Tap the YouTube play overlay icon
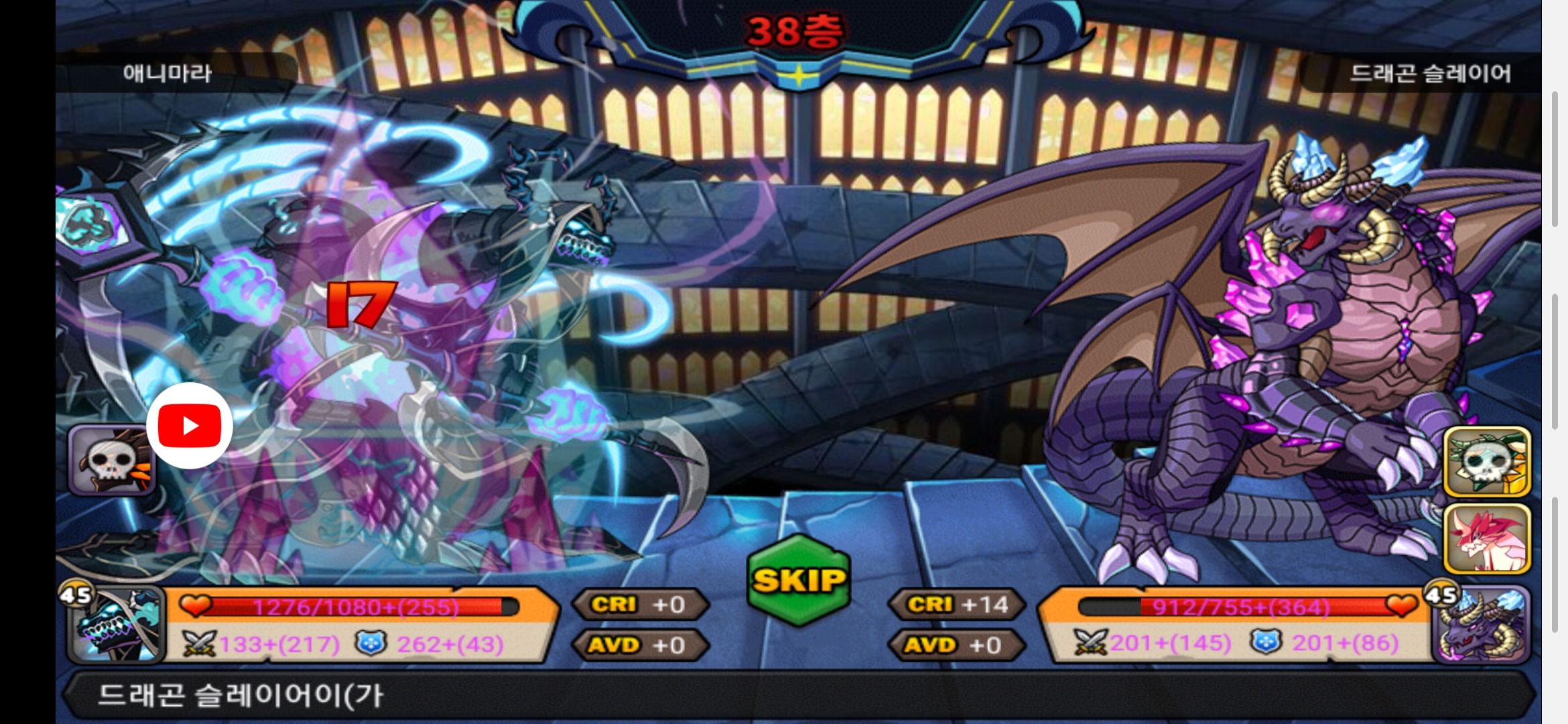 tap(190, 426)
